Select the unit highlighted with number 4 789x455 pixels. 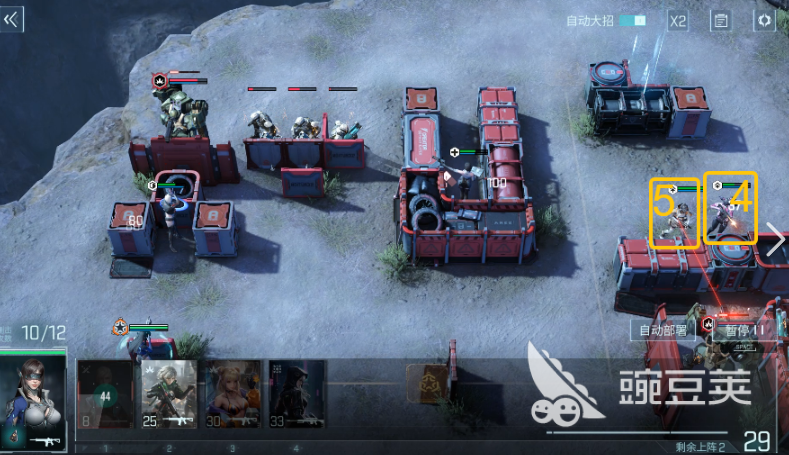point(730,209)
